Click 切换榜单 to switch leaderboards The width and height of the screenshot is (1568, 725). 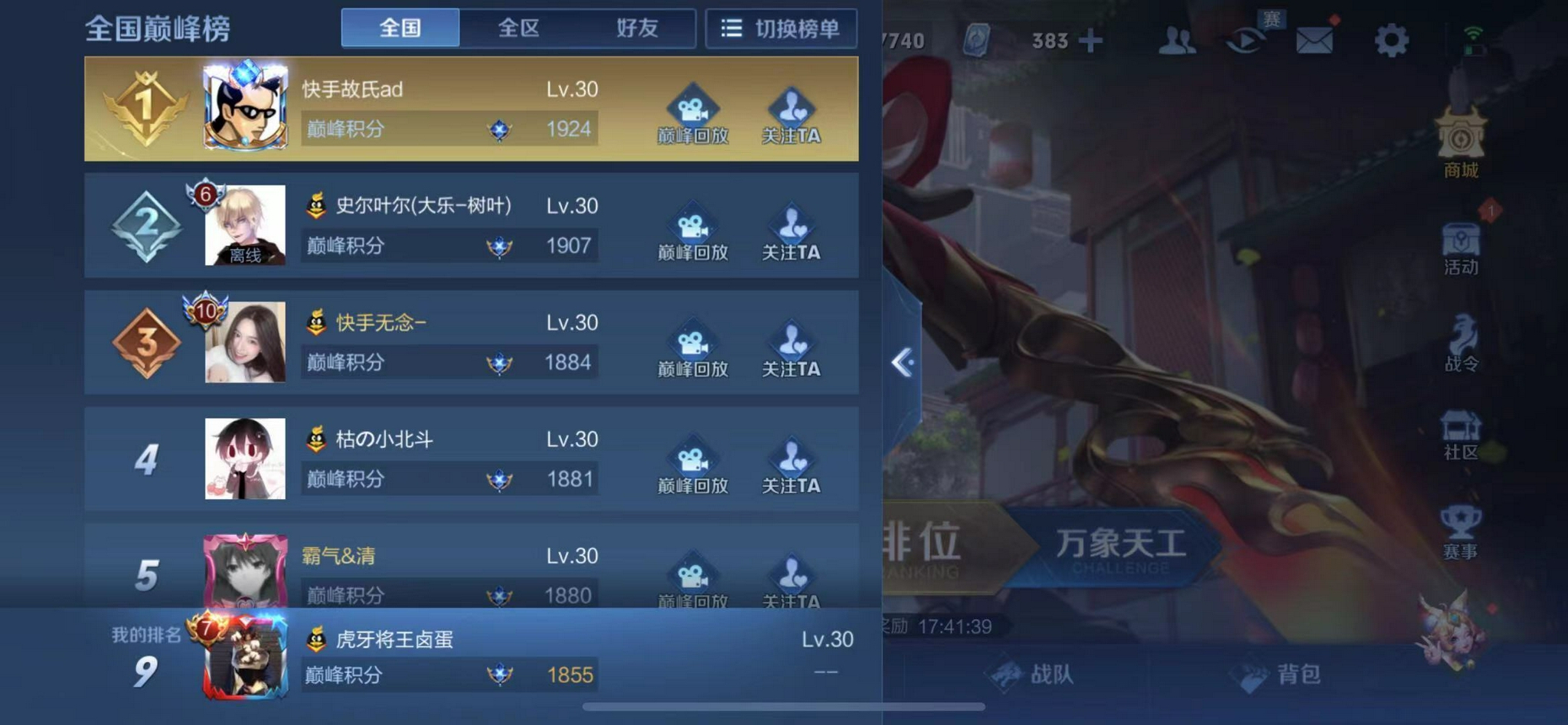click(x=781, y=28)
